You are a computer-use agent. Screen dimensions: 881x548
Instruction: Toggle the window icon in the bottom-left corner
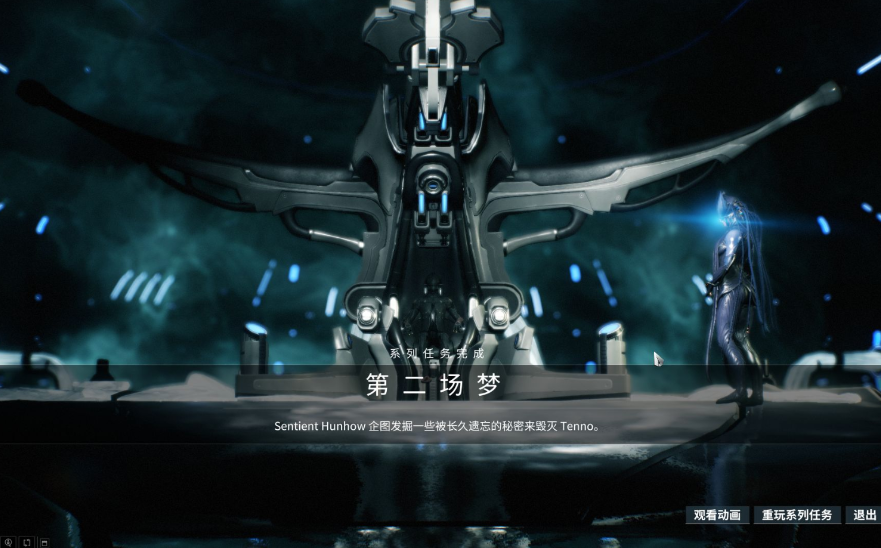click(x=44, y=542)
